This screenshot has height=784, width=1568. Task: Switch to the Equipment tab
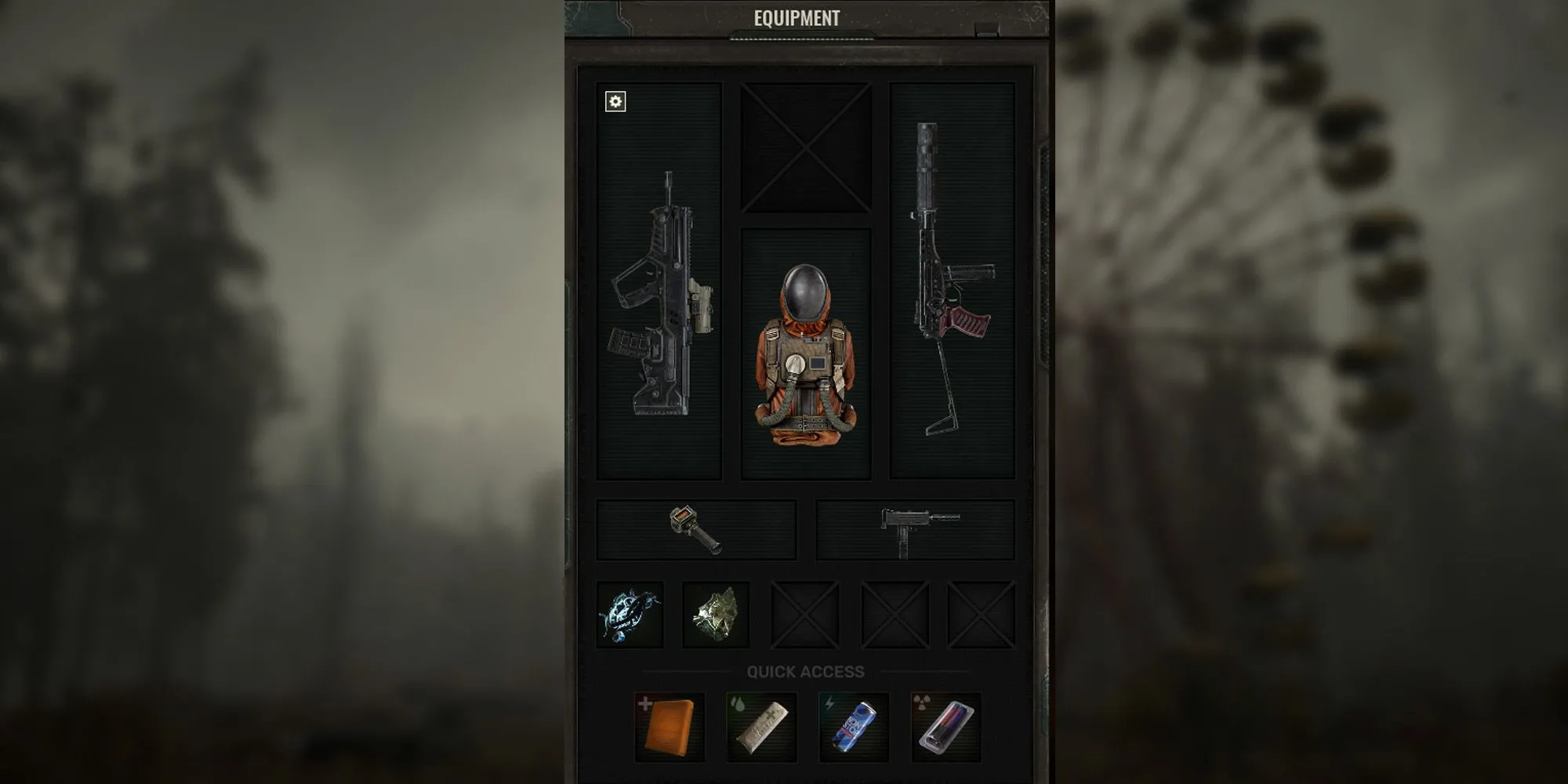point(797,17)
